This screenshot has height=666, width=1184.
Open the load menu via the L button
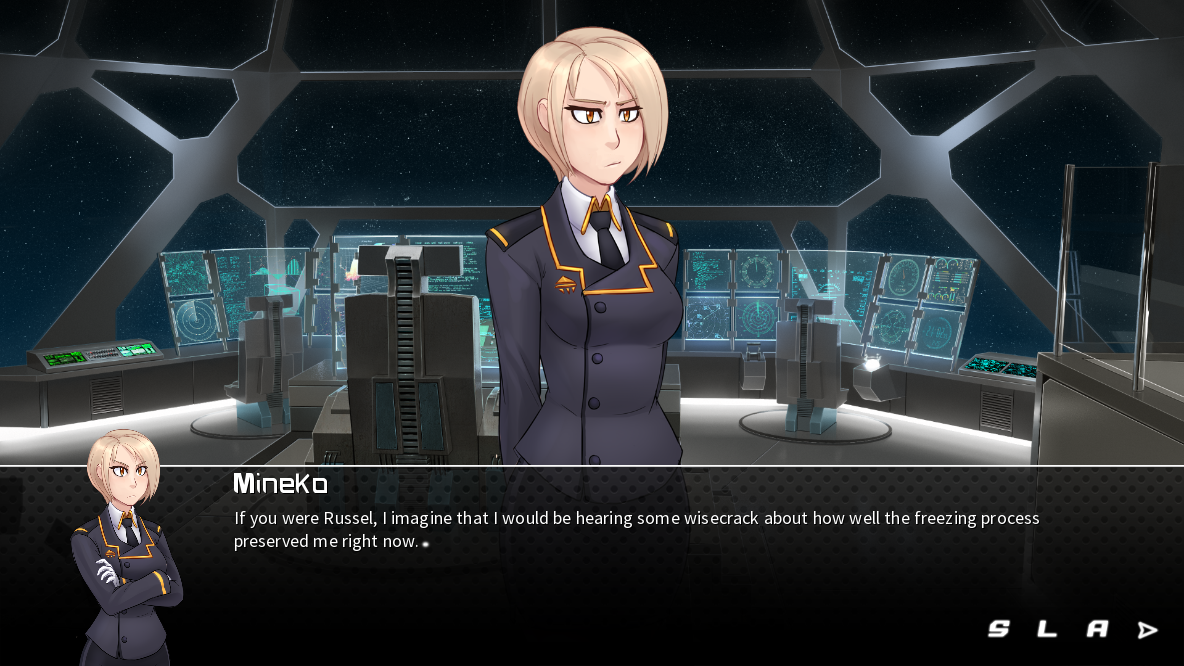(1047, 629)
